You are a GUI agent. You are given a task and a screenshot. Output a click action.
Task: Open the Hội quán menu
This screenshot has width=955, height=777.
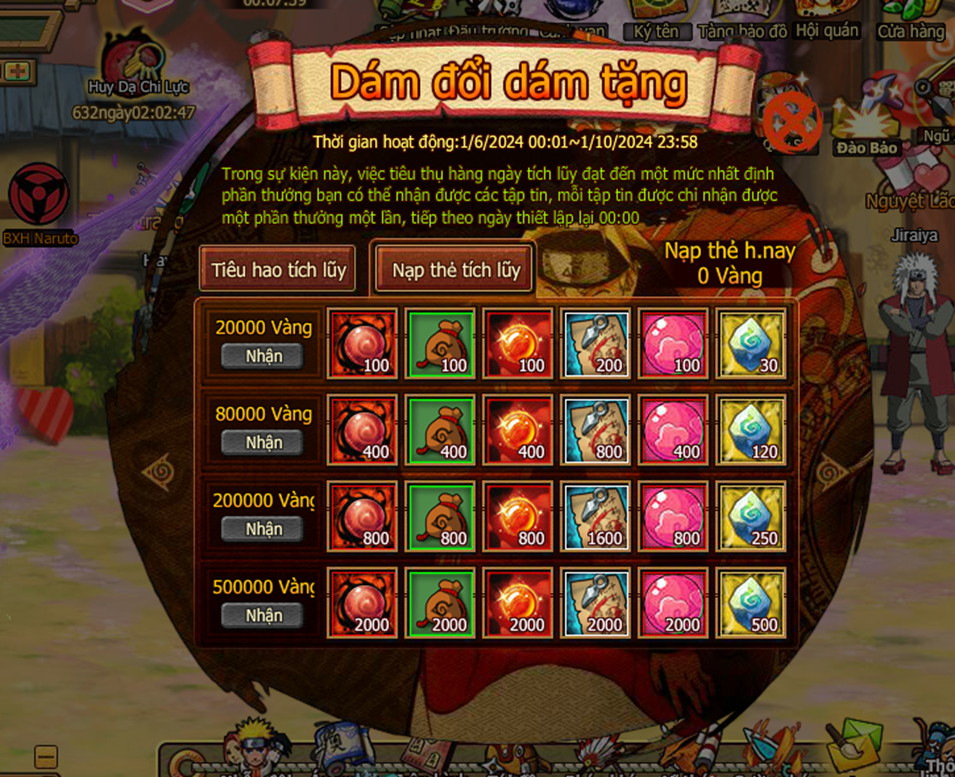point(827,20)
